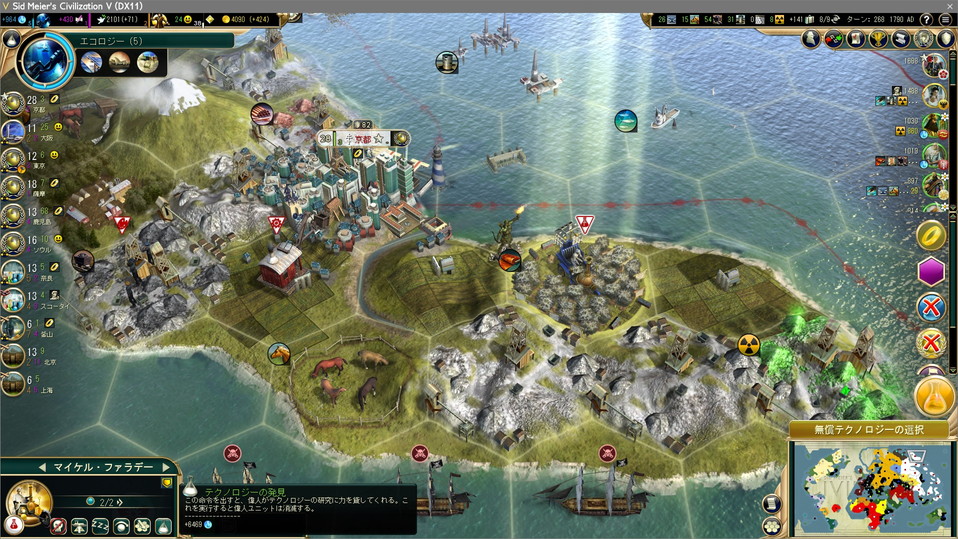Image resolution: width=958 pixels, height=539 pixels.
Task: Open the Ecology research tech panel
Action: tap(43, 57)
